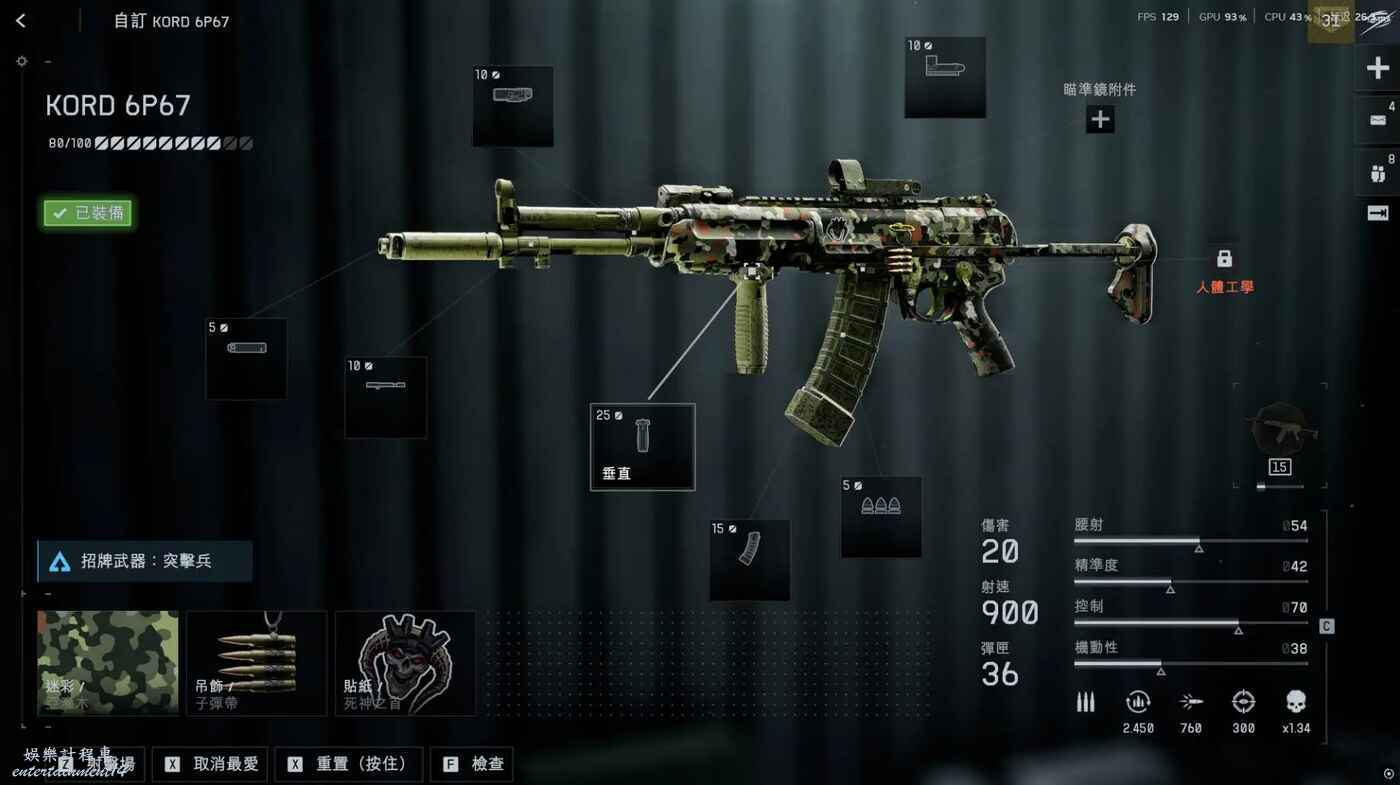
Task: Open the muzzle attachment slot
Action: [246, 358]
